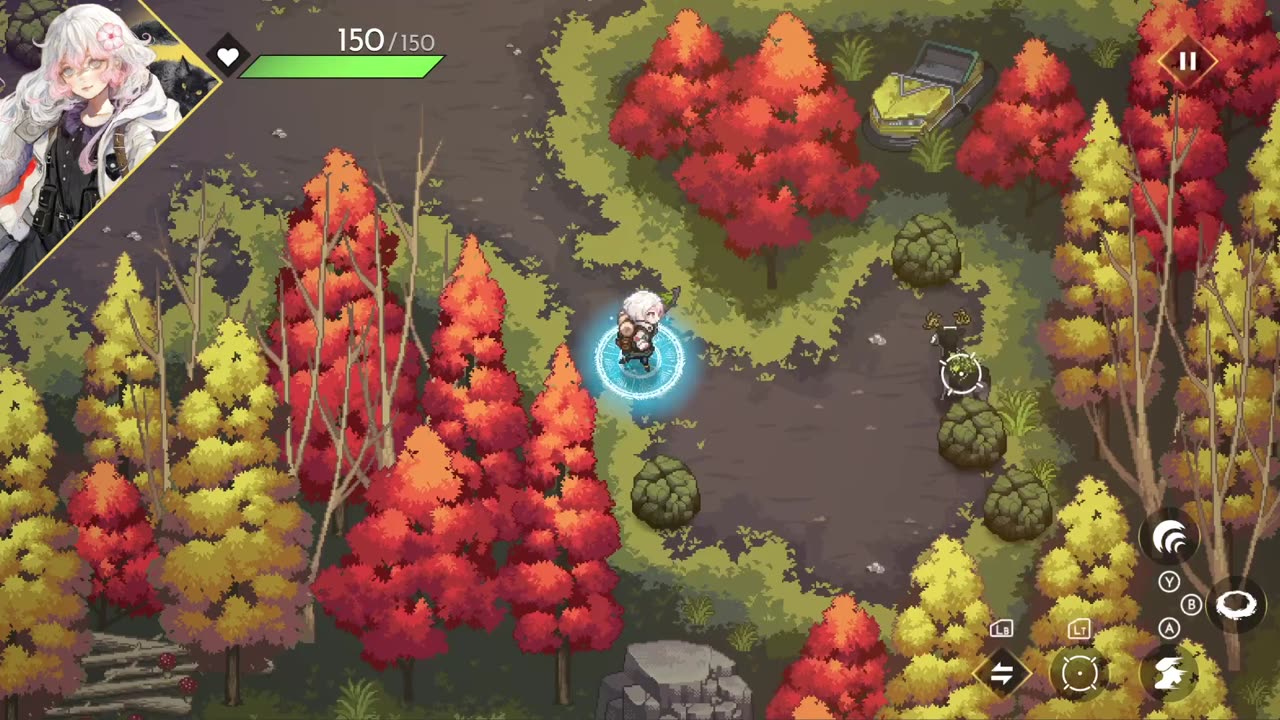Pause the game with the diamond button
This screenshot has width=1280, height=720.
click(x=1187, y=61)
